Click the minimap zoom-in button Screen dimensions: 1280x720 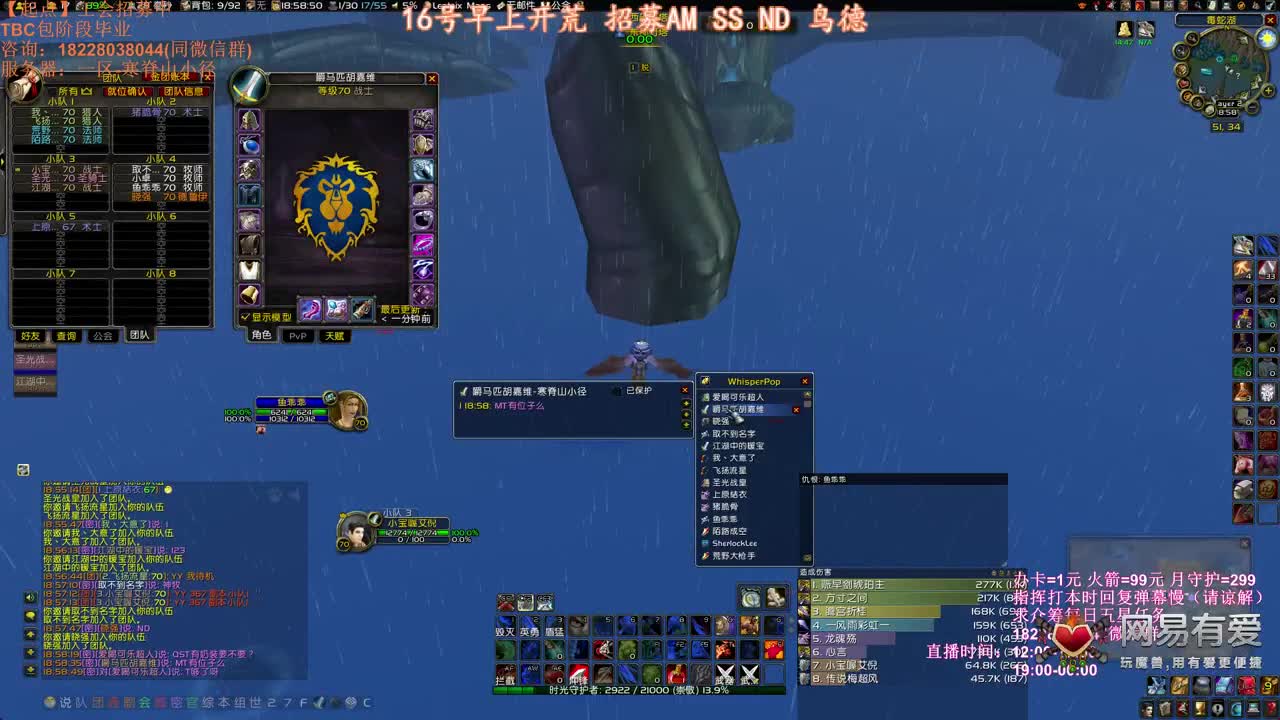click(x=1266, y=91)
